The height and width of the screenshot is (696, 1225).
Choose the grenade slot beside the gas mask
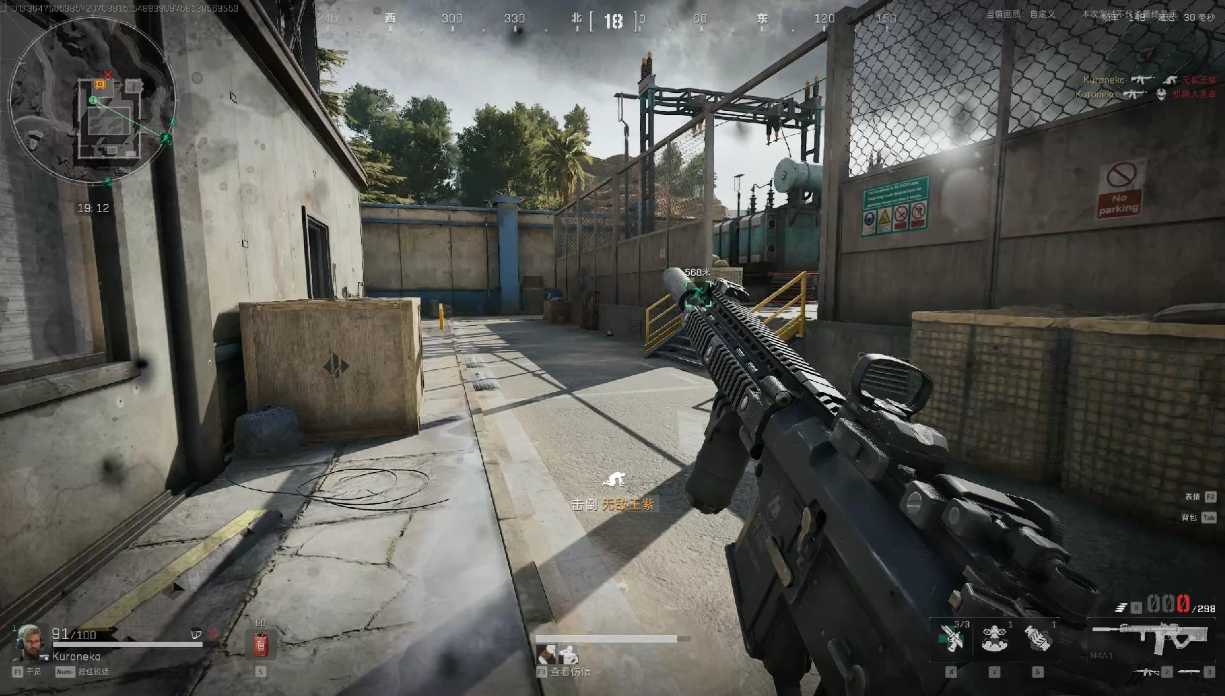pos(1037,638)
